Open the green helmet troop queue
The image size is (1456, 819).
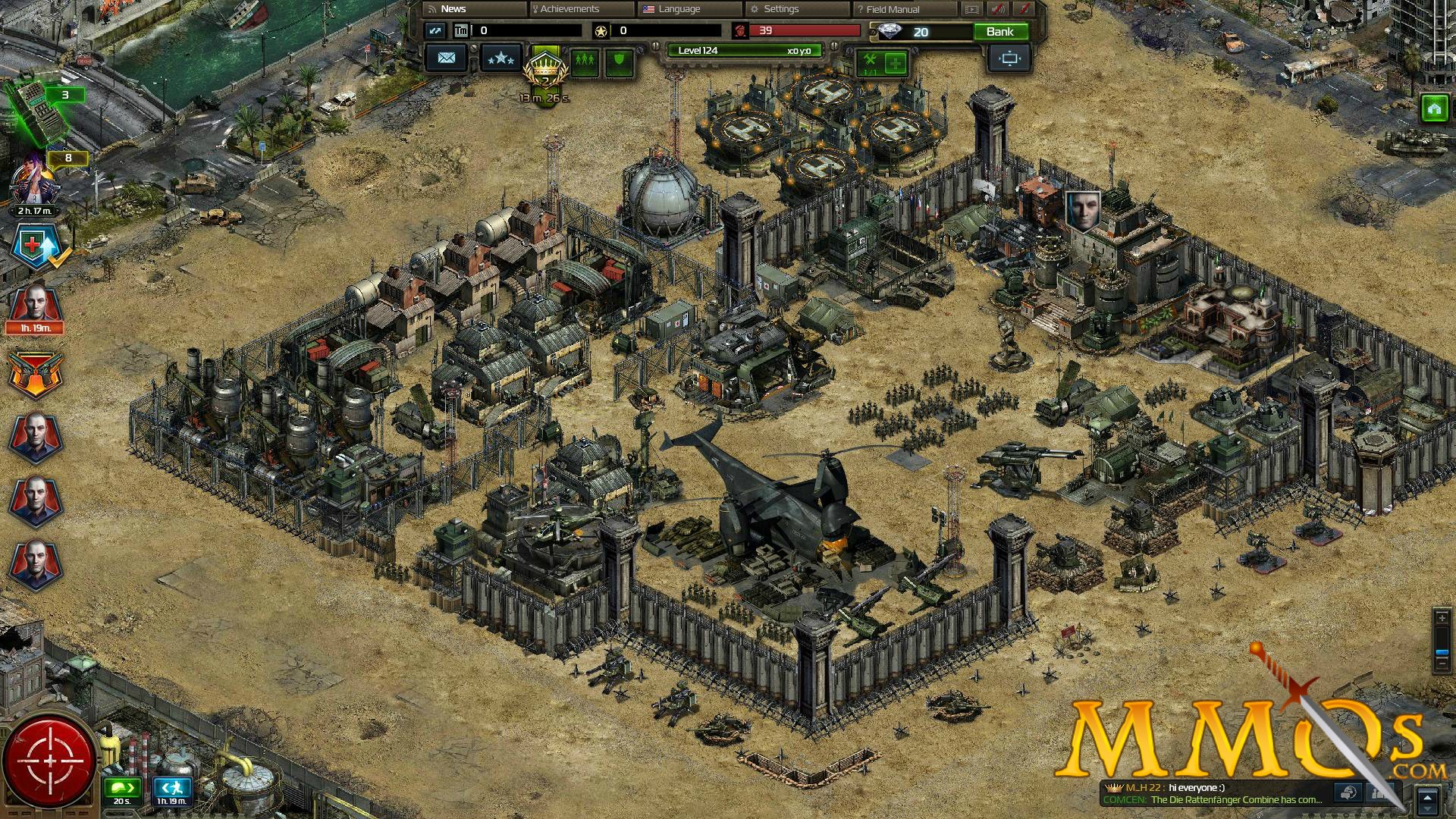[122, 788]
